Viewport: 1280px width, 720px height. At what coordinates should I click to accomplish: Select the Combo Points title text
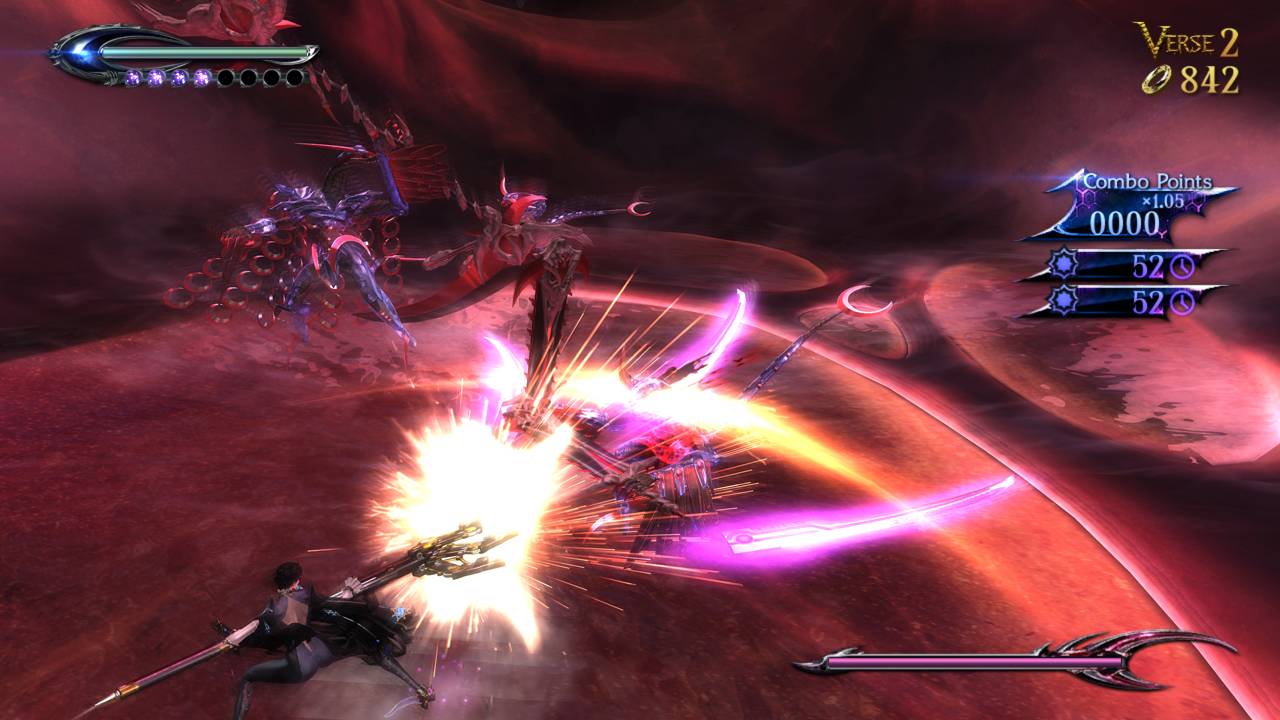(1148, 181)
